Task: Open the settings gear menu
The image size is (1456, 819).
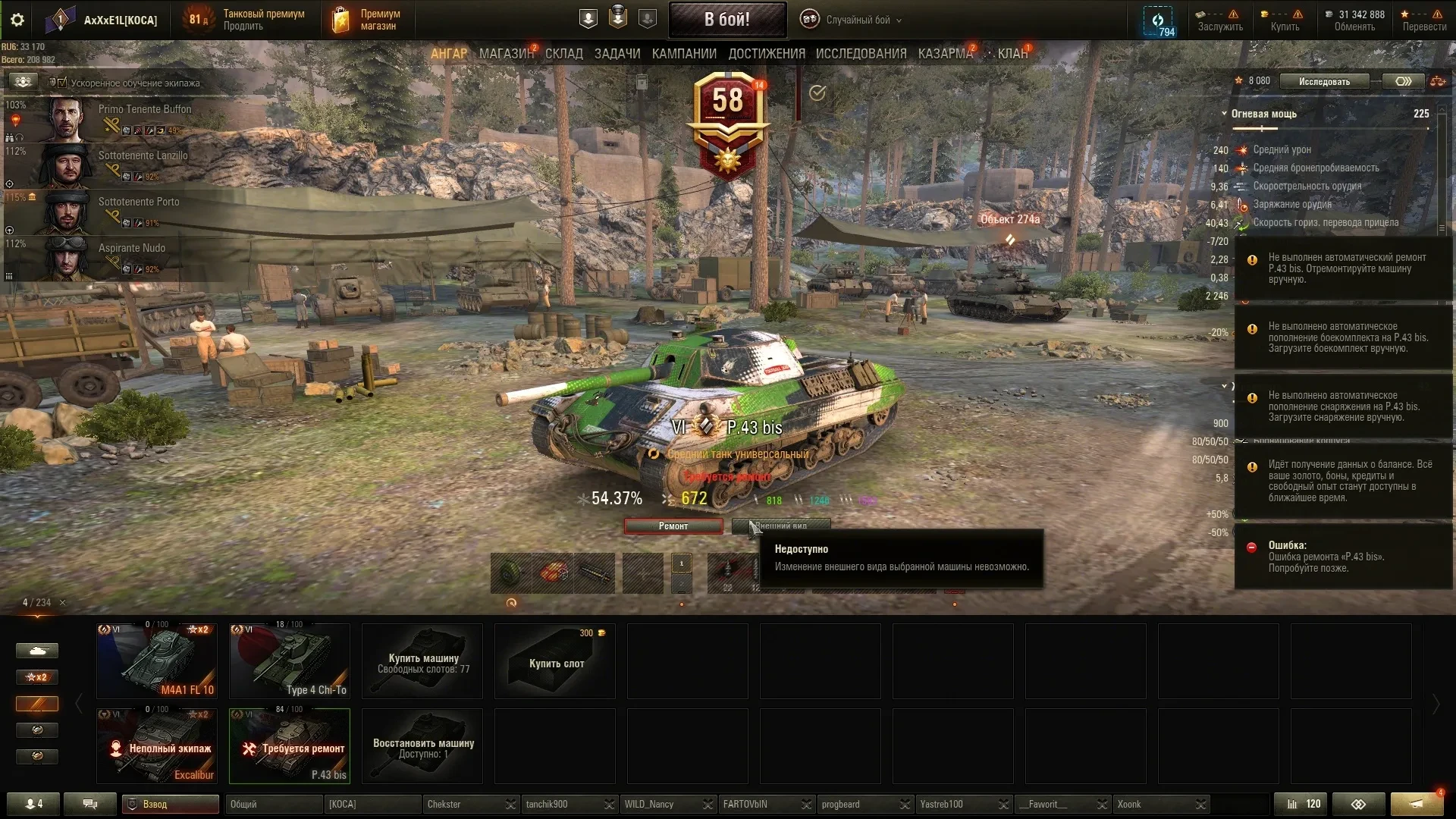Action: pos(17,20)
